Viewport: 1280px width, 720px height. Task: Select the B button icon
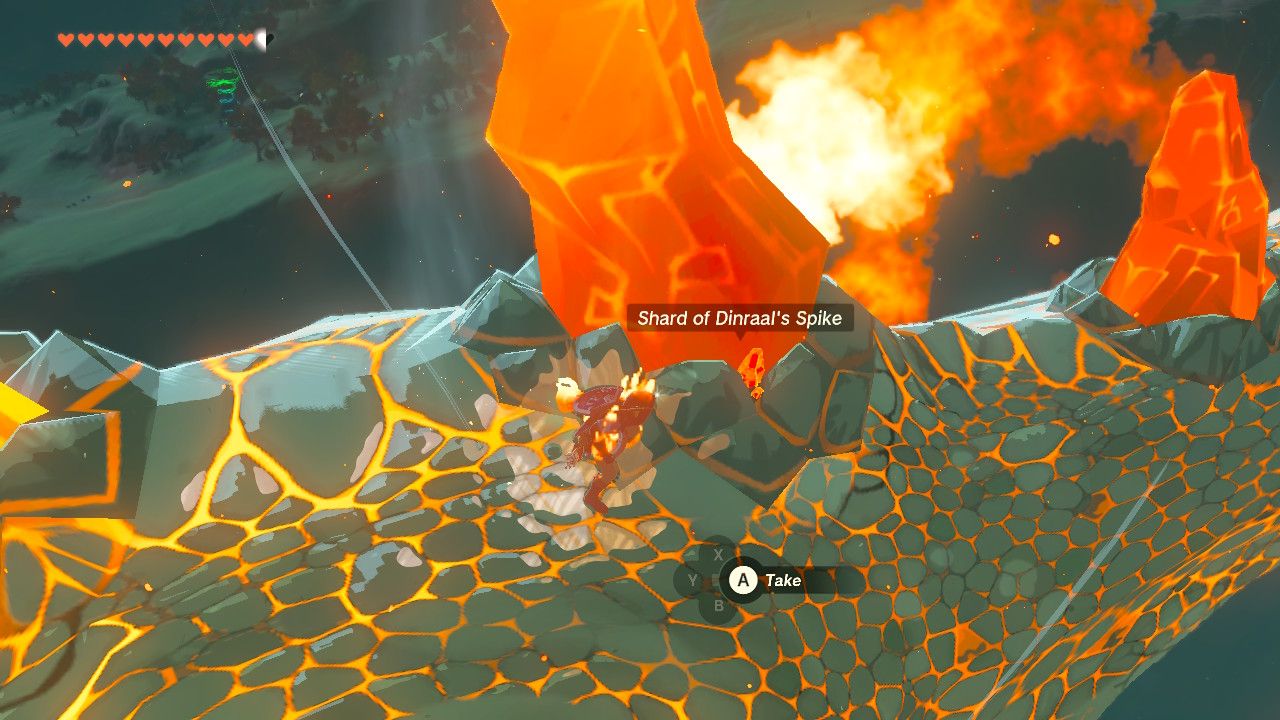[x=720, y=605]
